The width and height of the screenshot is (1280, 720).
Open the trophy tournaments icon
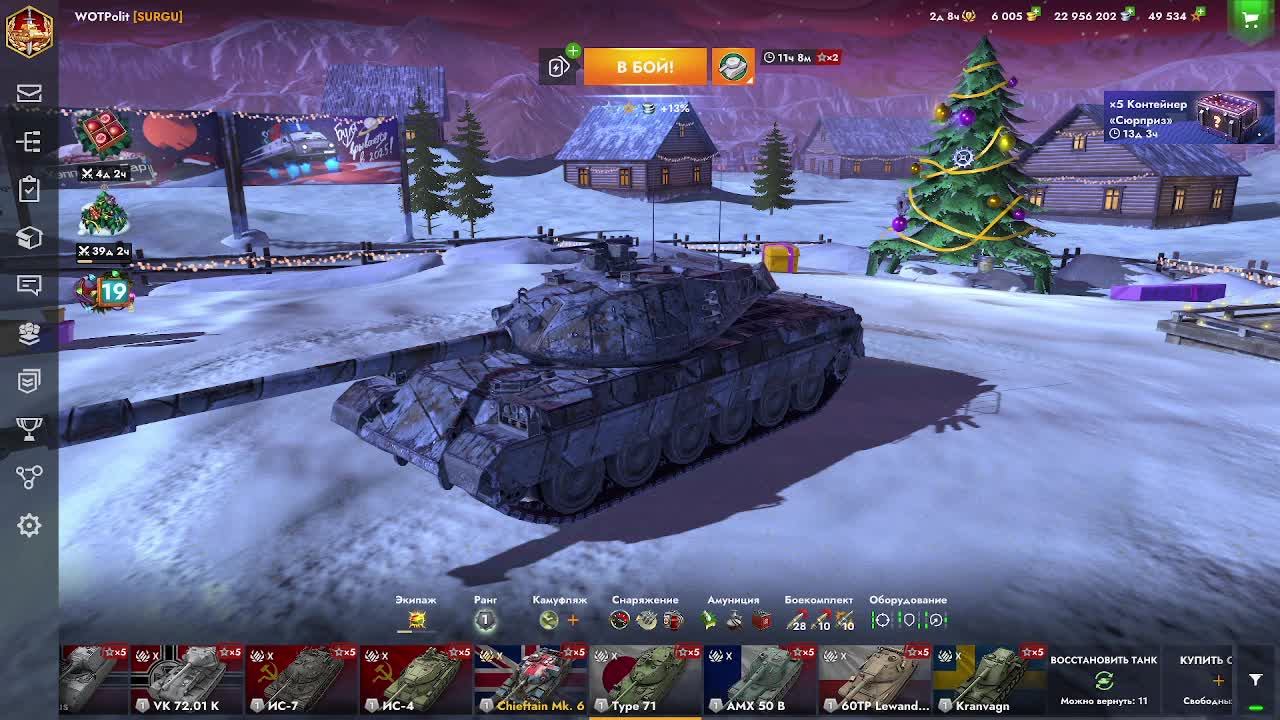coord(29,429)
